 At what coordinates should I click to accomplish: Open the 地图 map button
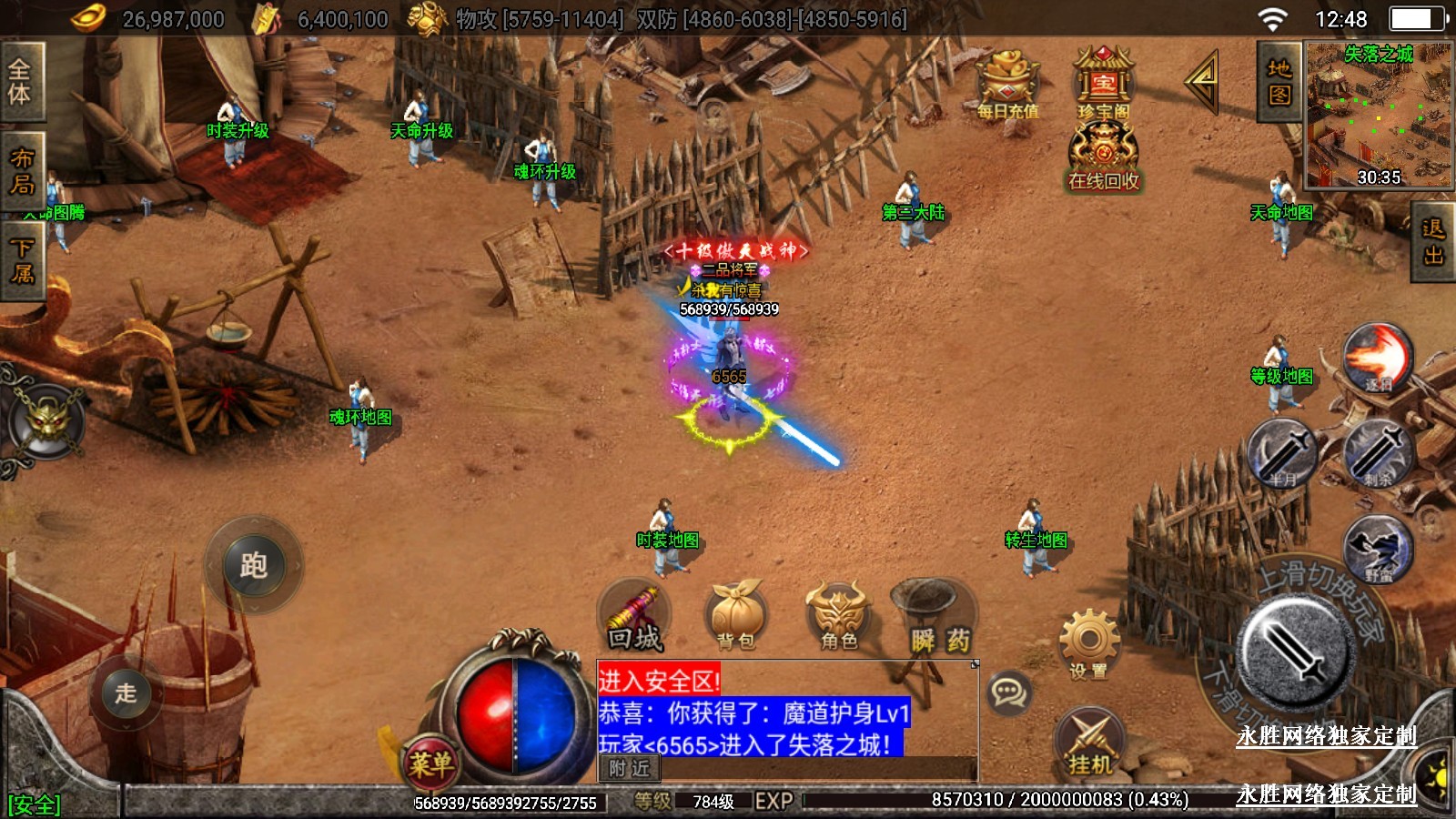coord(1279,82)
